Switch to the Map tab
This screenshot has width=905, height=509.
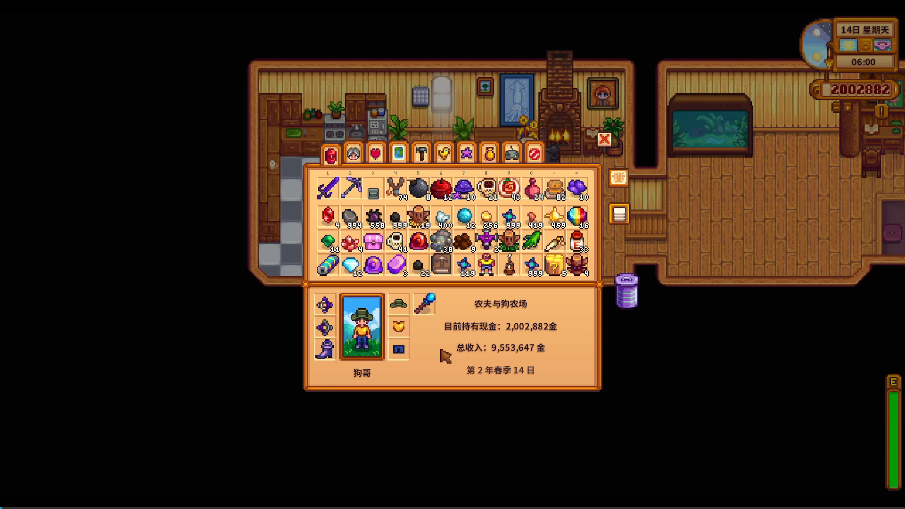click(398, 153)
